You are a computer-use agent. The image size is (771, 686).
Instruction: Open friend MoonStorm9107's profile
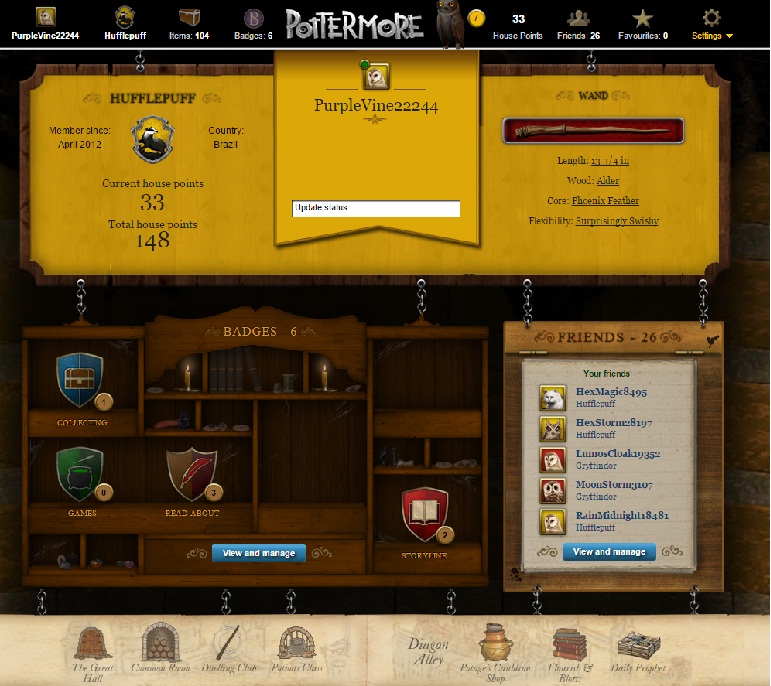pos(613,485)
